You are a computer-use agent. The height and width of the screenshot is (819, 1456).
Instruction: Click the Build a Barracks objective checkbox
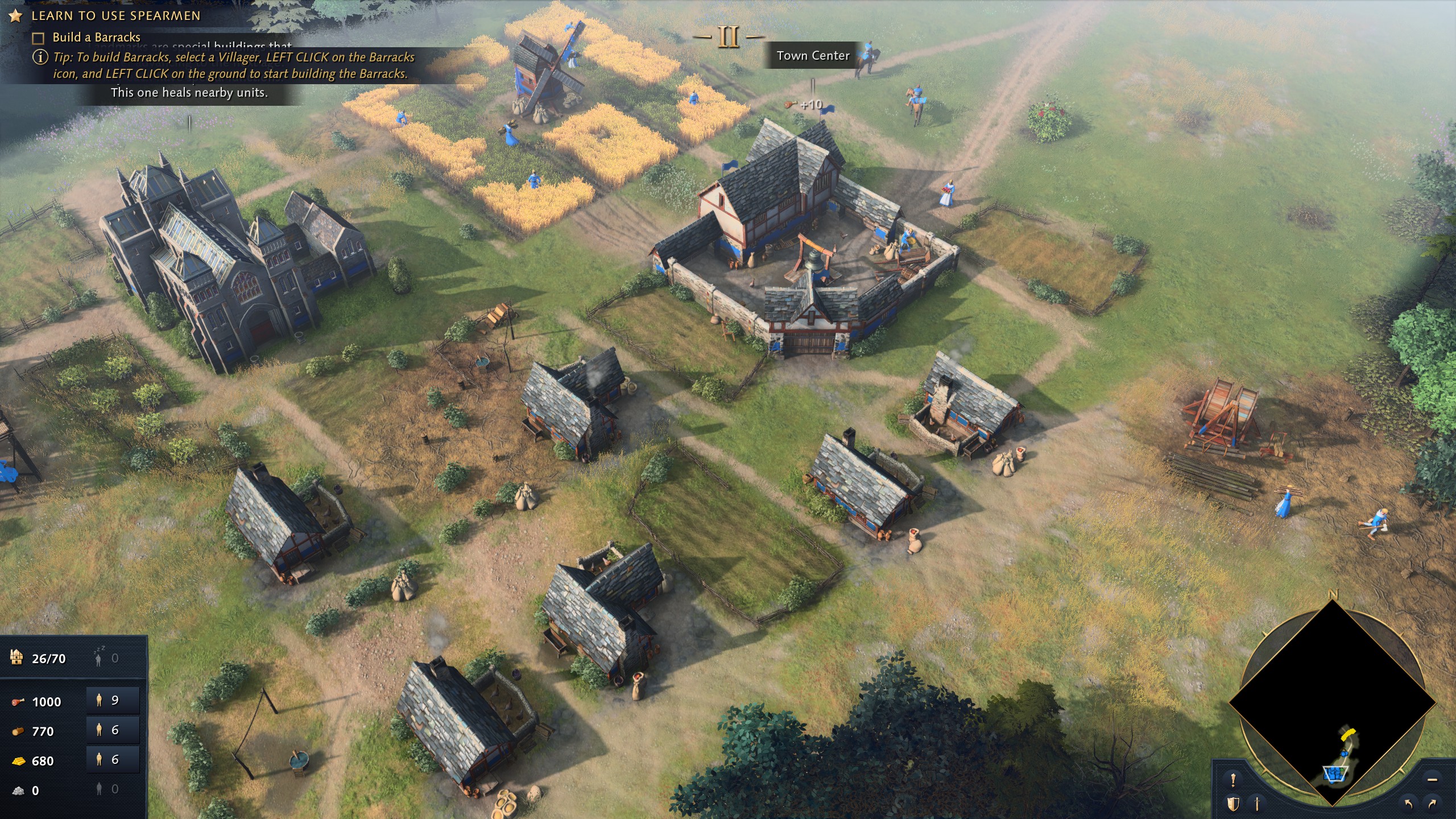tap(38, 38)
